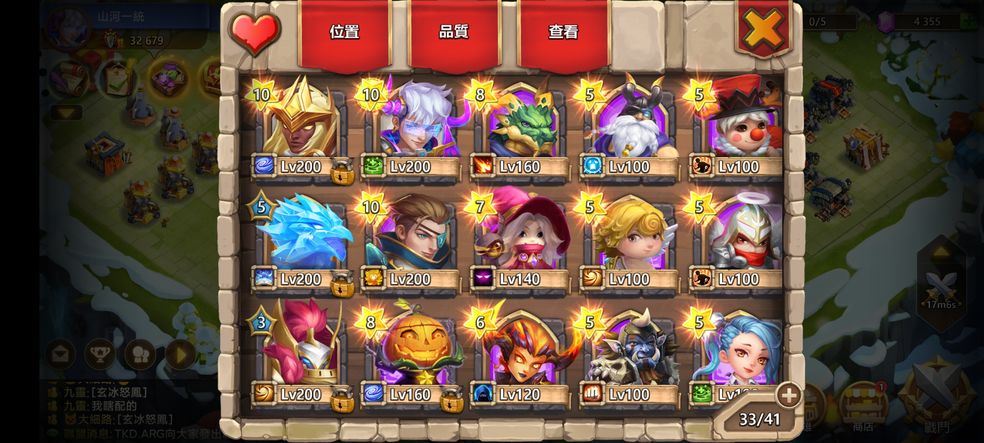Choose the ice dragon Lv200 hero
The height and width of the screenshot is (443, 984).
(300, 240)
